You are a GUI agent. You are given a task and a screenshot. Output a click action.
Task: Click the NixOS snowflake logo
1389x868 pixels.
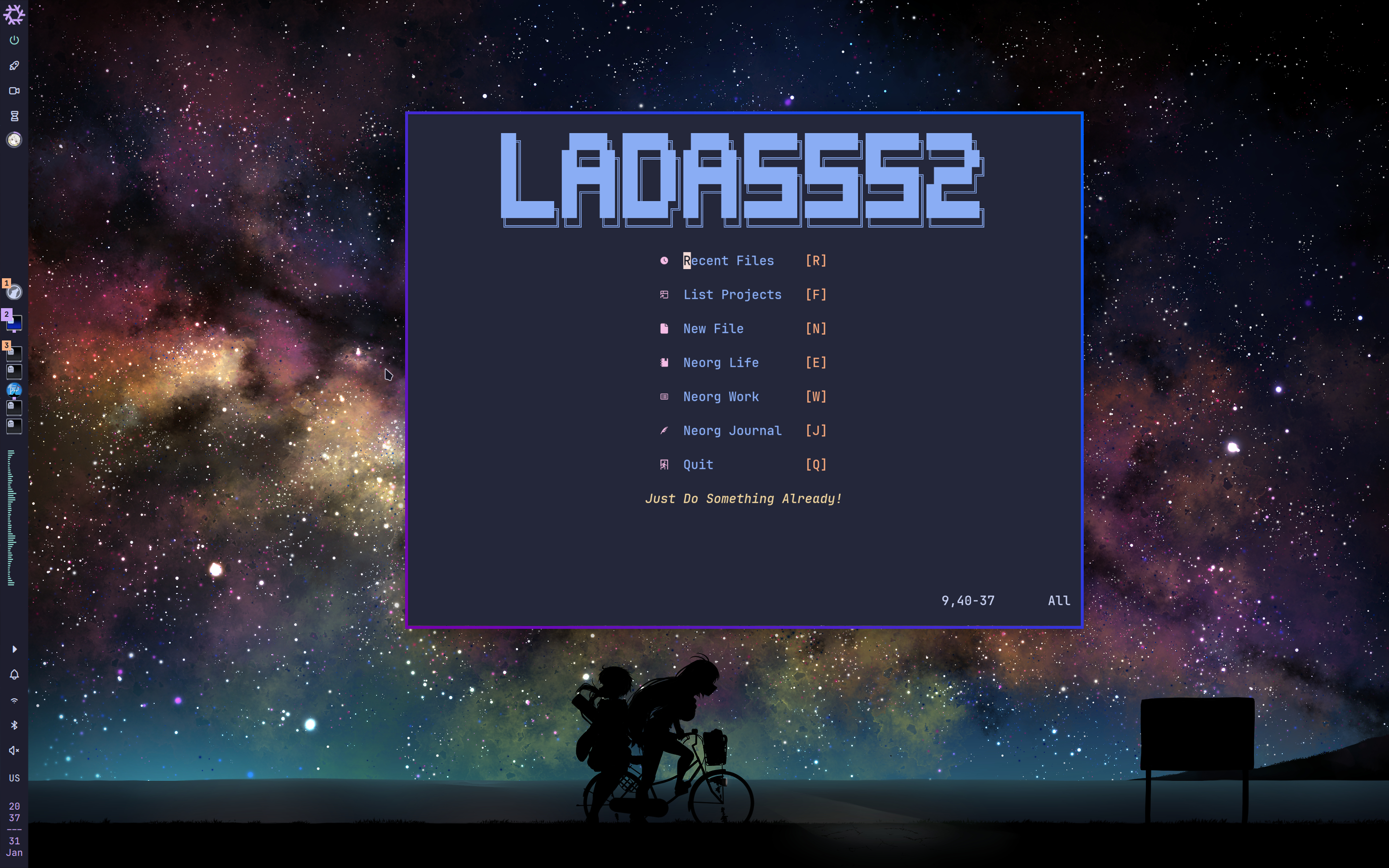tap(14, 15)
